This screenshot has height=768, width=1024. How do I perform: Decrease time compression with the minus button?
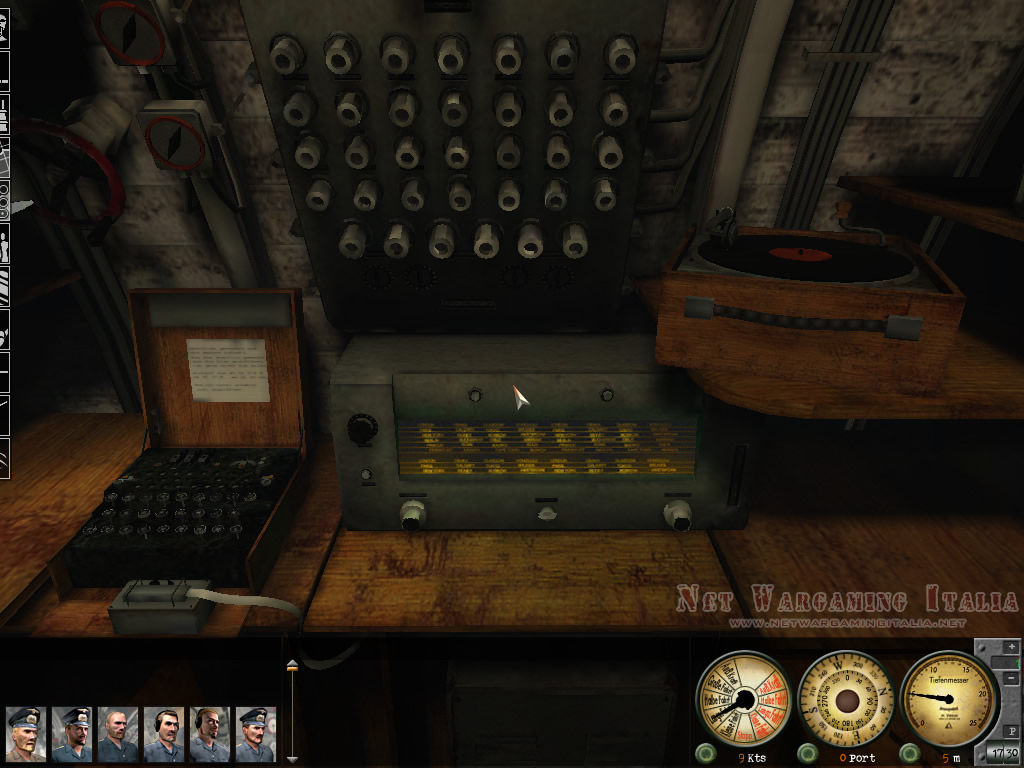pyautogui.click(x=1010, y=679)
